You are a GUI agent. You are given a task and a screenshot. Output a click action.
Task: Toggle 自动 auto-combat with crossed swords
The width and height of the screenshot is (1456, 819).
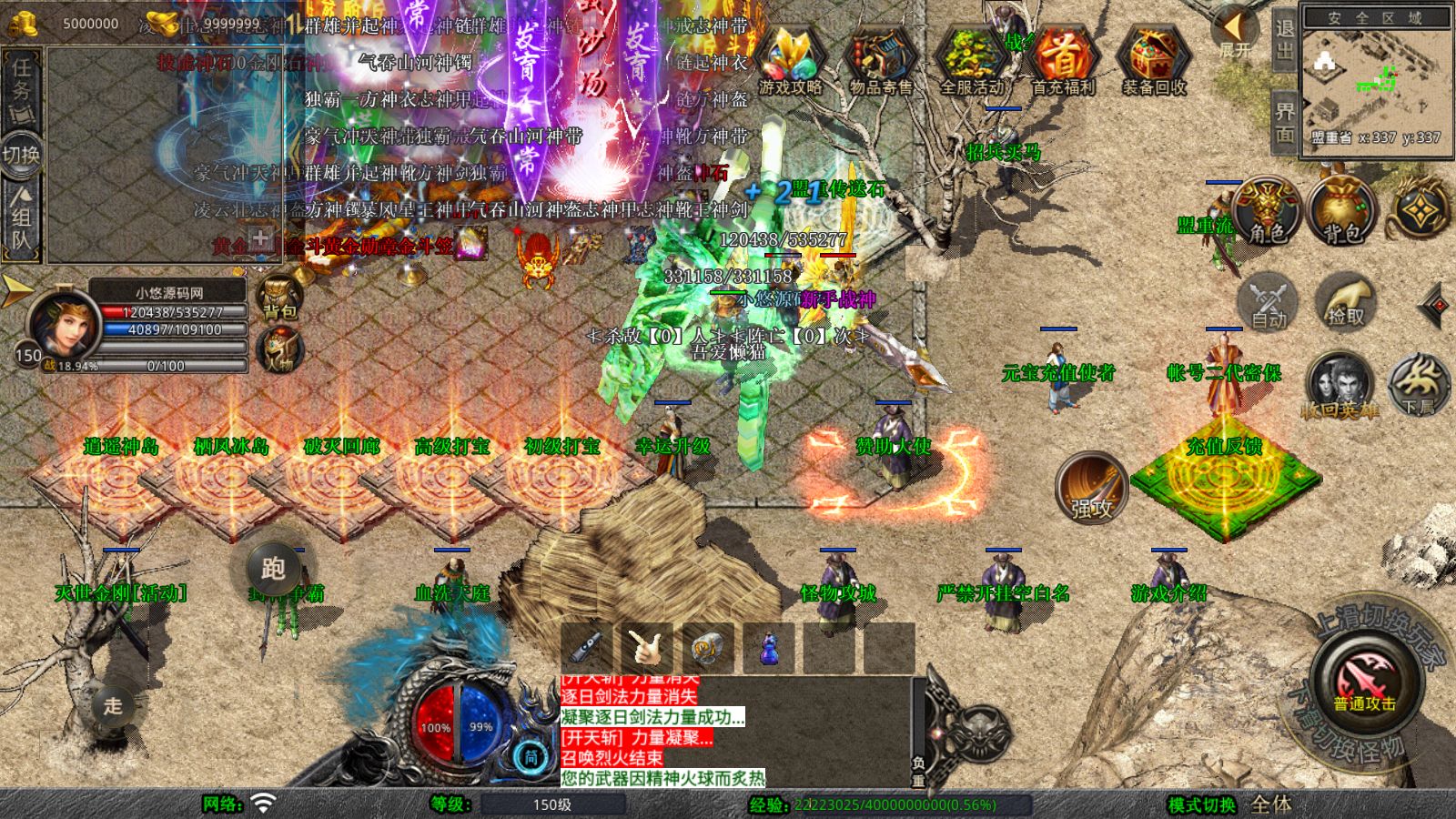[1268, 302]
